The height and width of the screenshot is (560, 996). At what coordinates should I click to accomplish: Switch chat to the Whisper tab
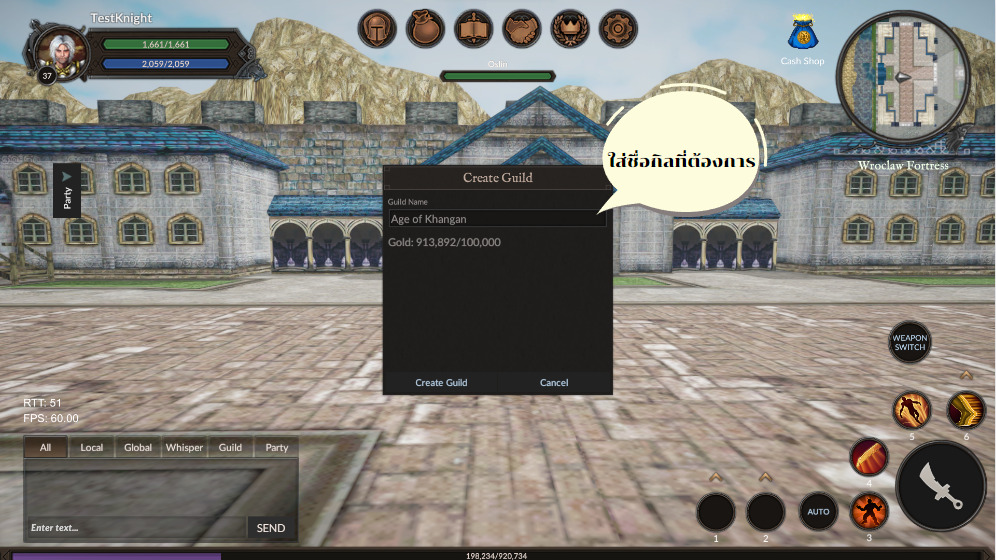[184, 448]
